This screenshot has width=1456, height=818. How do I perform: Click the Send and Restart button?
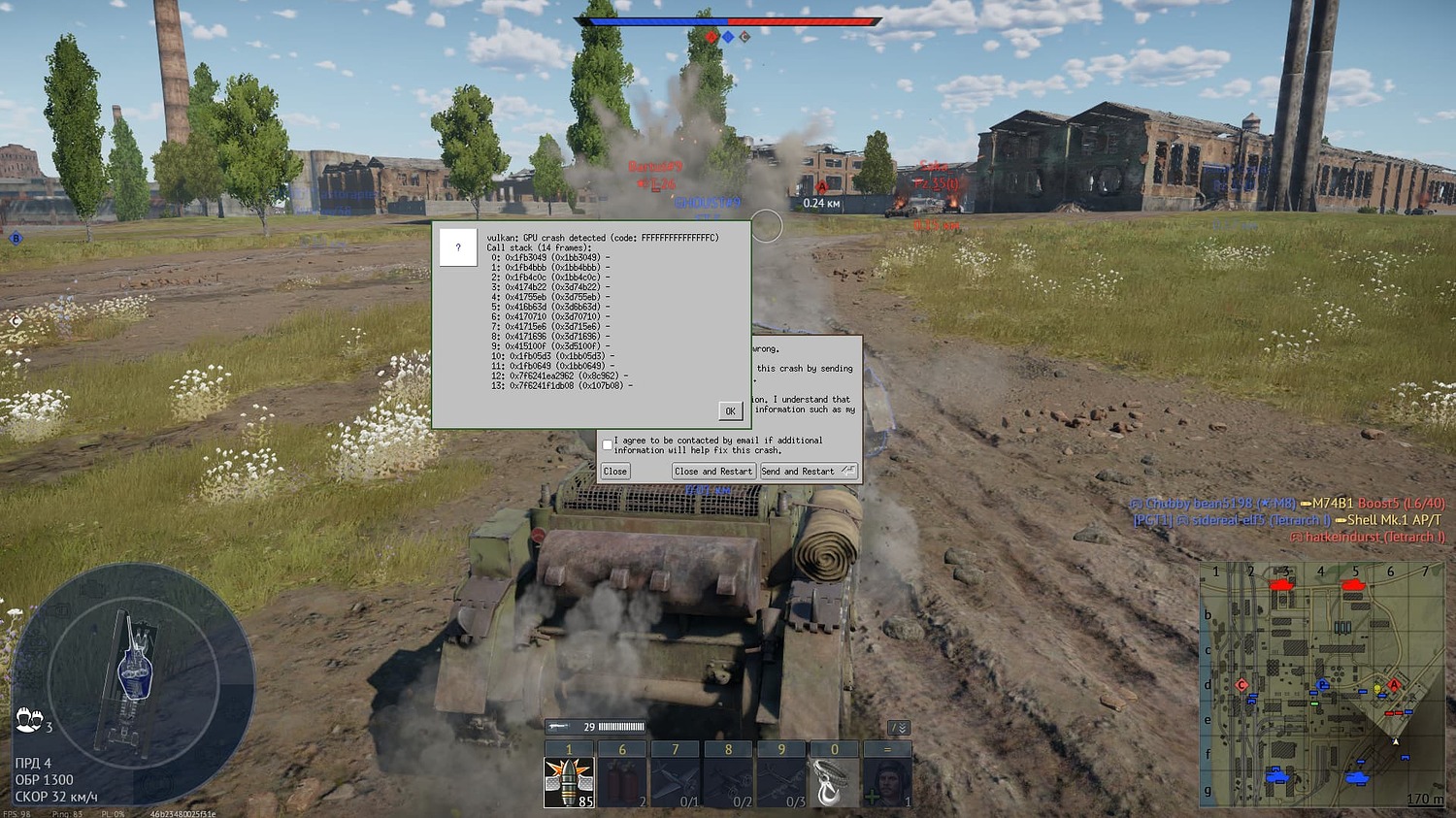tap(806, 471)
